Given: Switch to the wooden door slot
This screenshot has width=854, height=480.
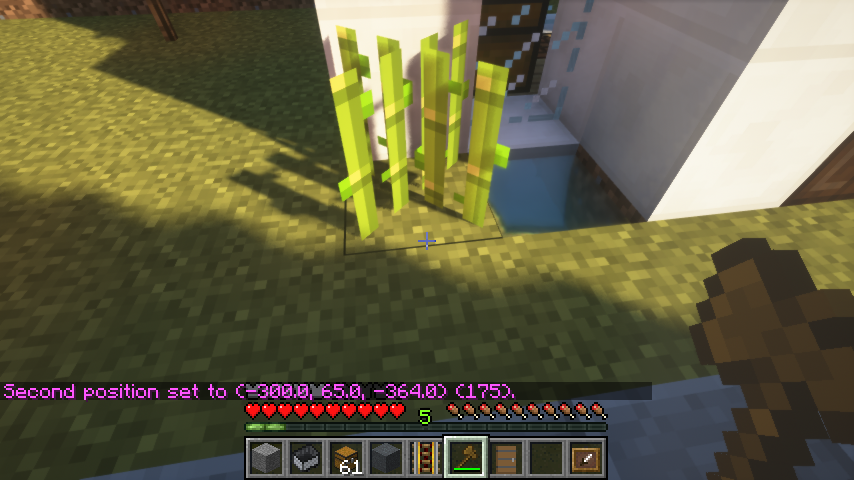Looking at the screenshot, I should coord(506,458).
